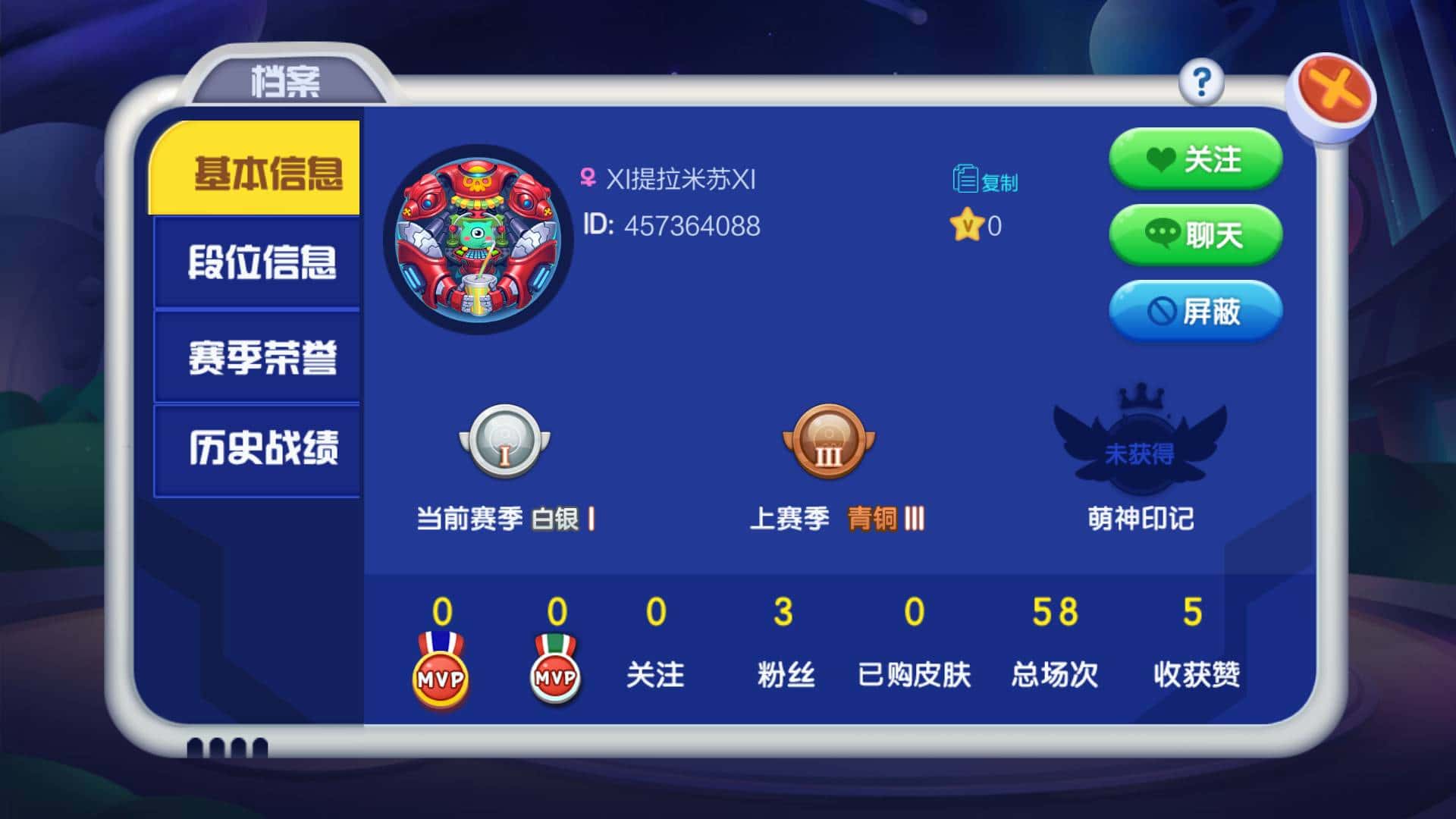Enable blocking via the 屏蔽 button
The image size is (1456, 819).
point(1197,312)
